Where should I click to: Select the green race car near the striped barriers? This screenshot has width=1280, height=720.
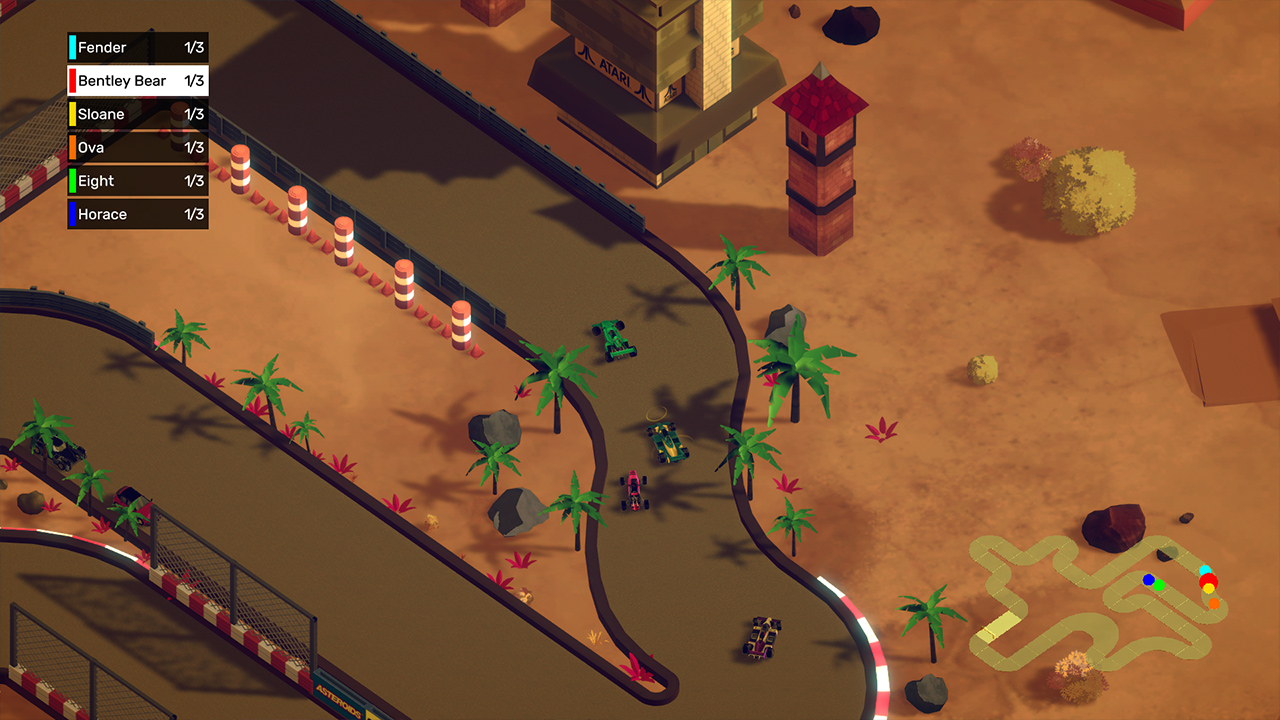pyautogui.click(x=613, y=341)
